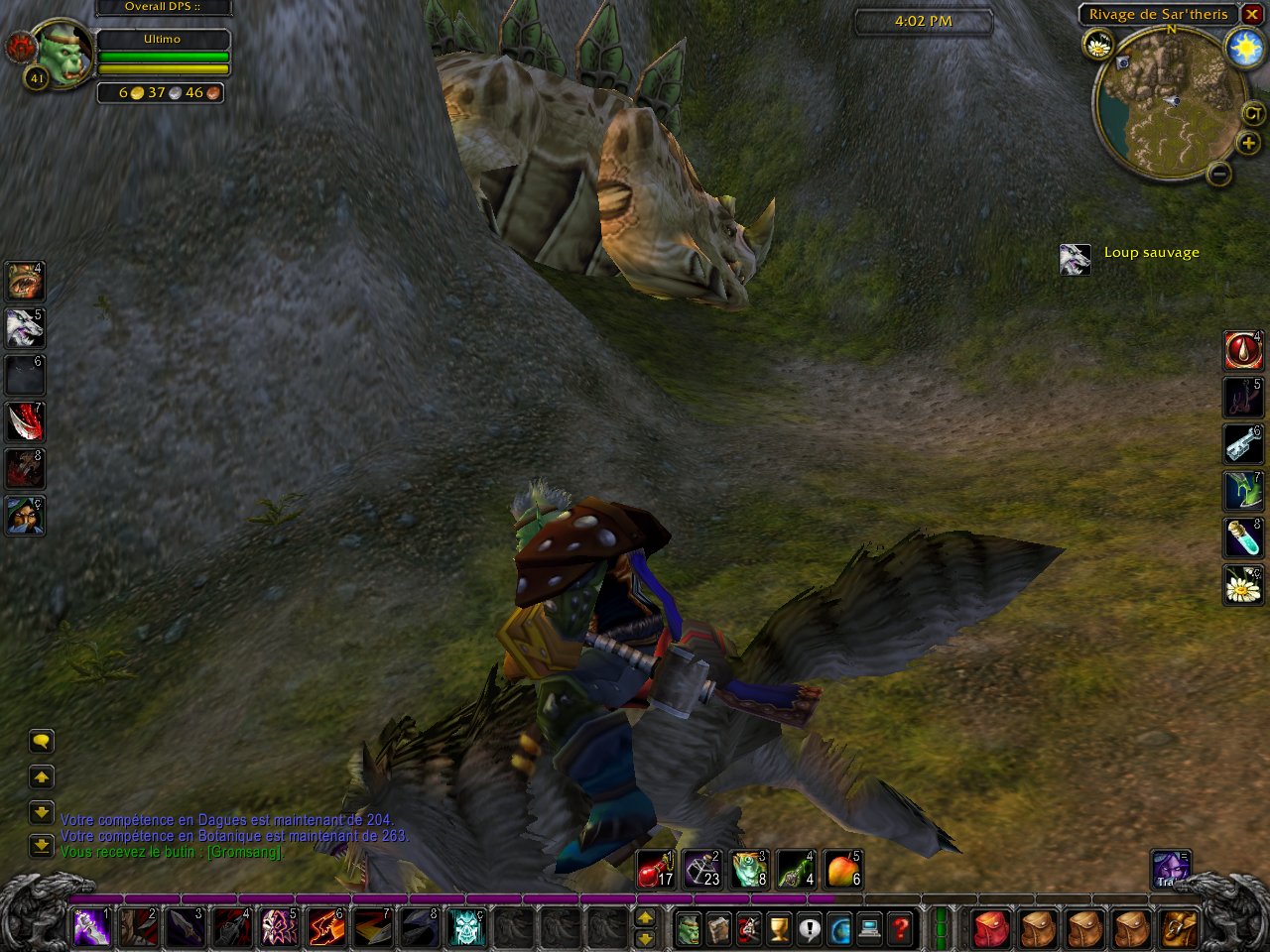Open the character info orc face button

pyautogui.click(x=689, y=929)
